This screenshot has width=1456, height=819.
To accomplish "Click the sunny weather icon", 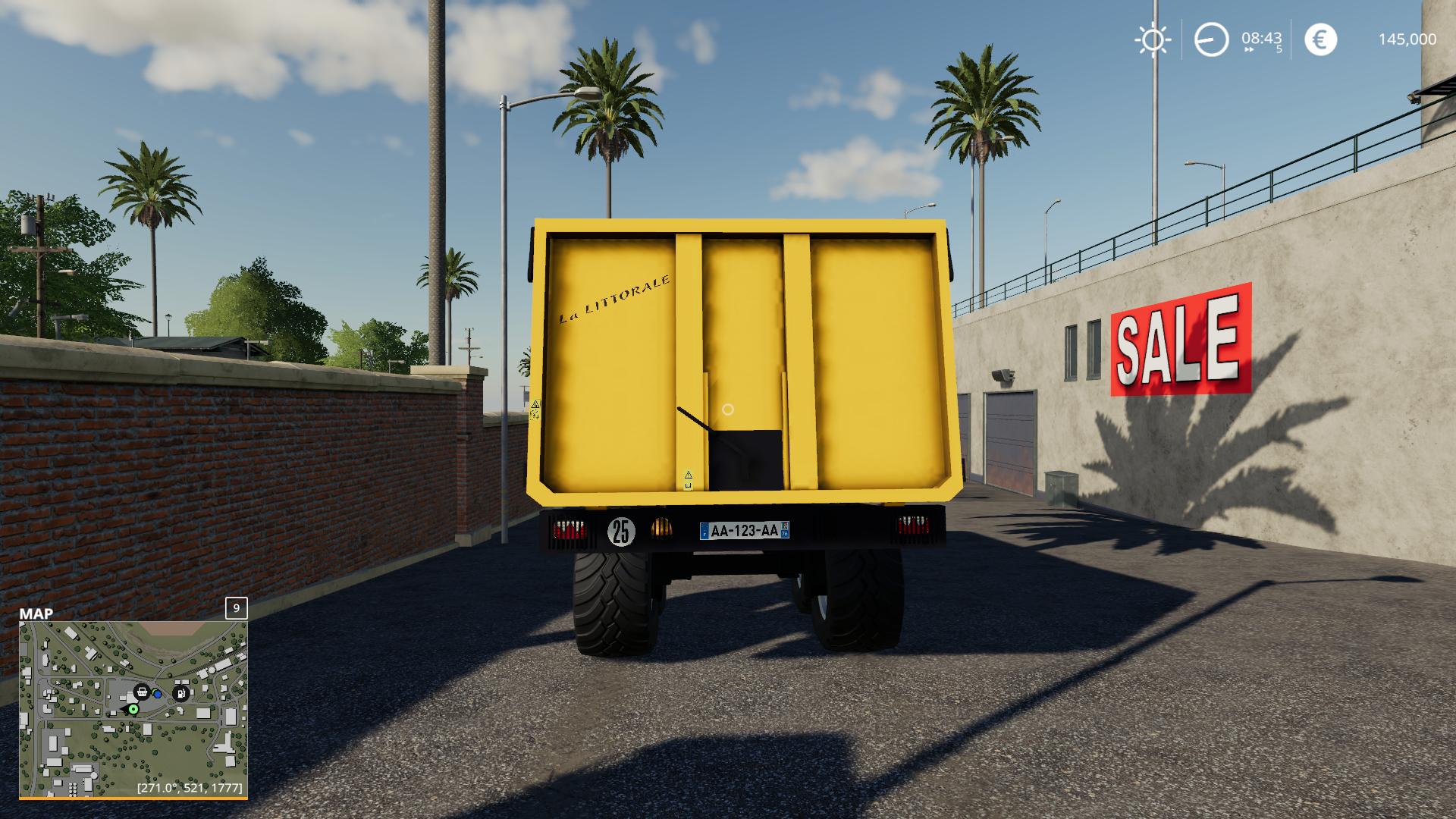I will [x=1152, y=39].
